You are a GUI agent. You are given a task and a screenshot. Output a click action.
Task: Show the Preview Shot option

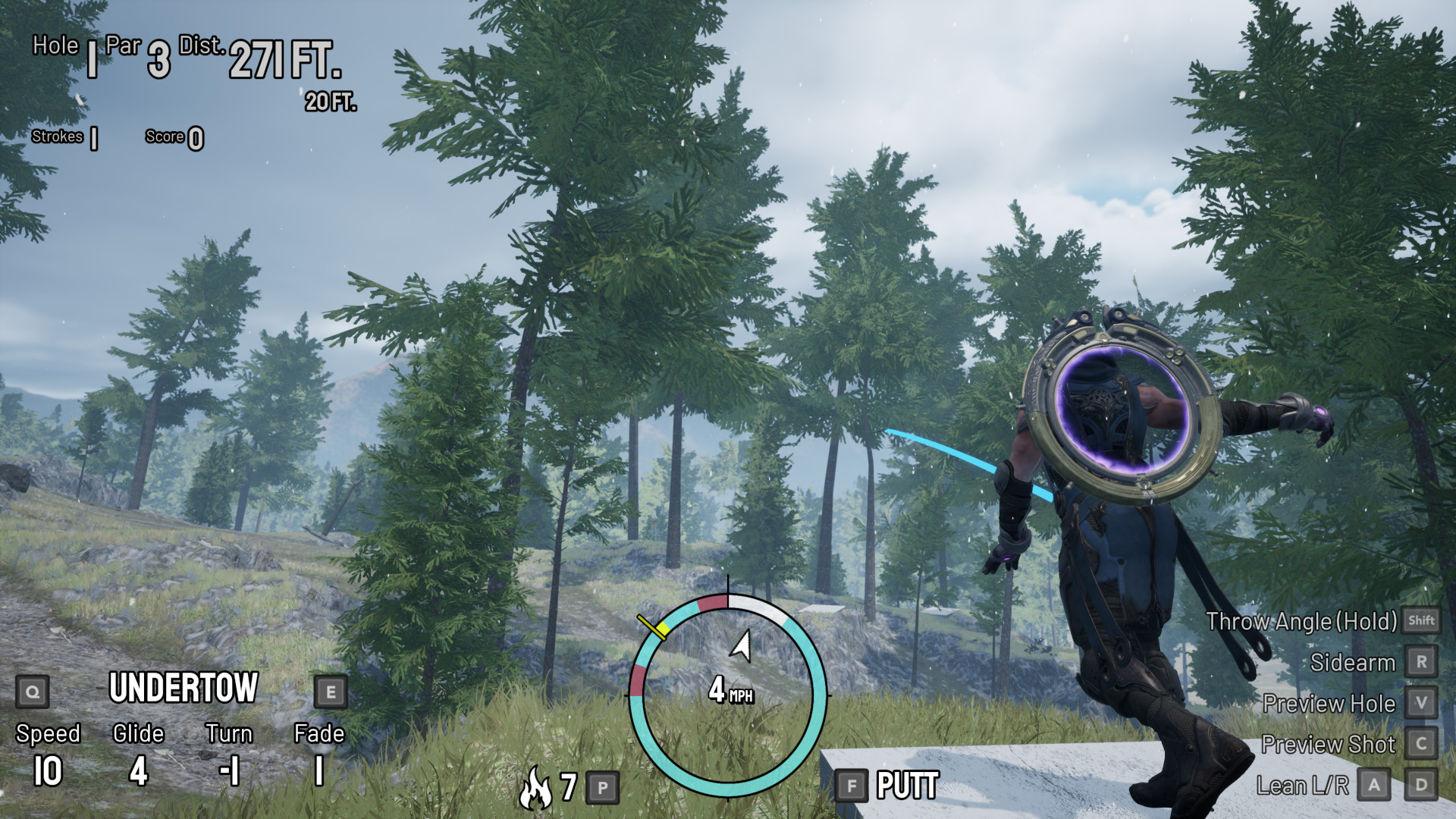[x=1328, y=745]
